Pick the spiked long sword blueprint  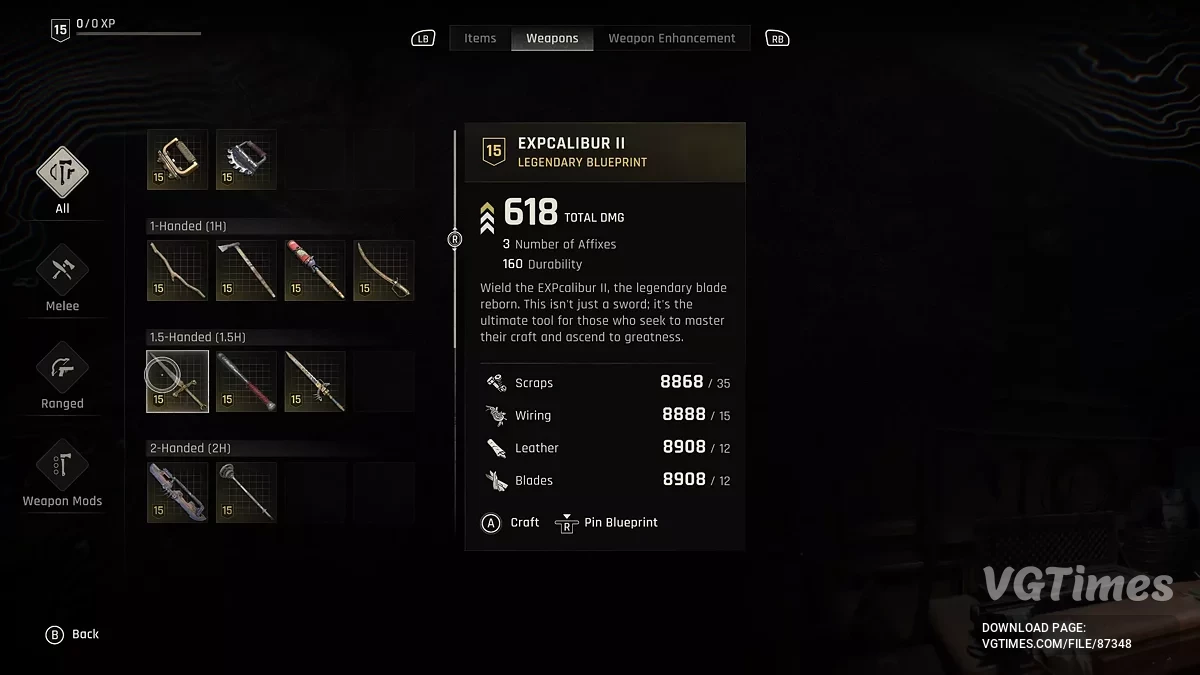coord(315,381)
